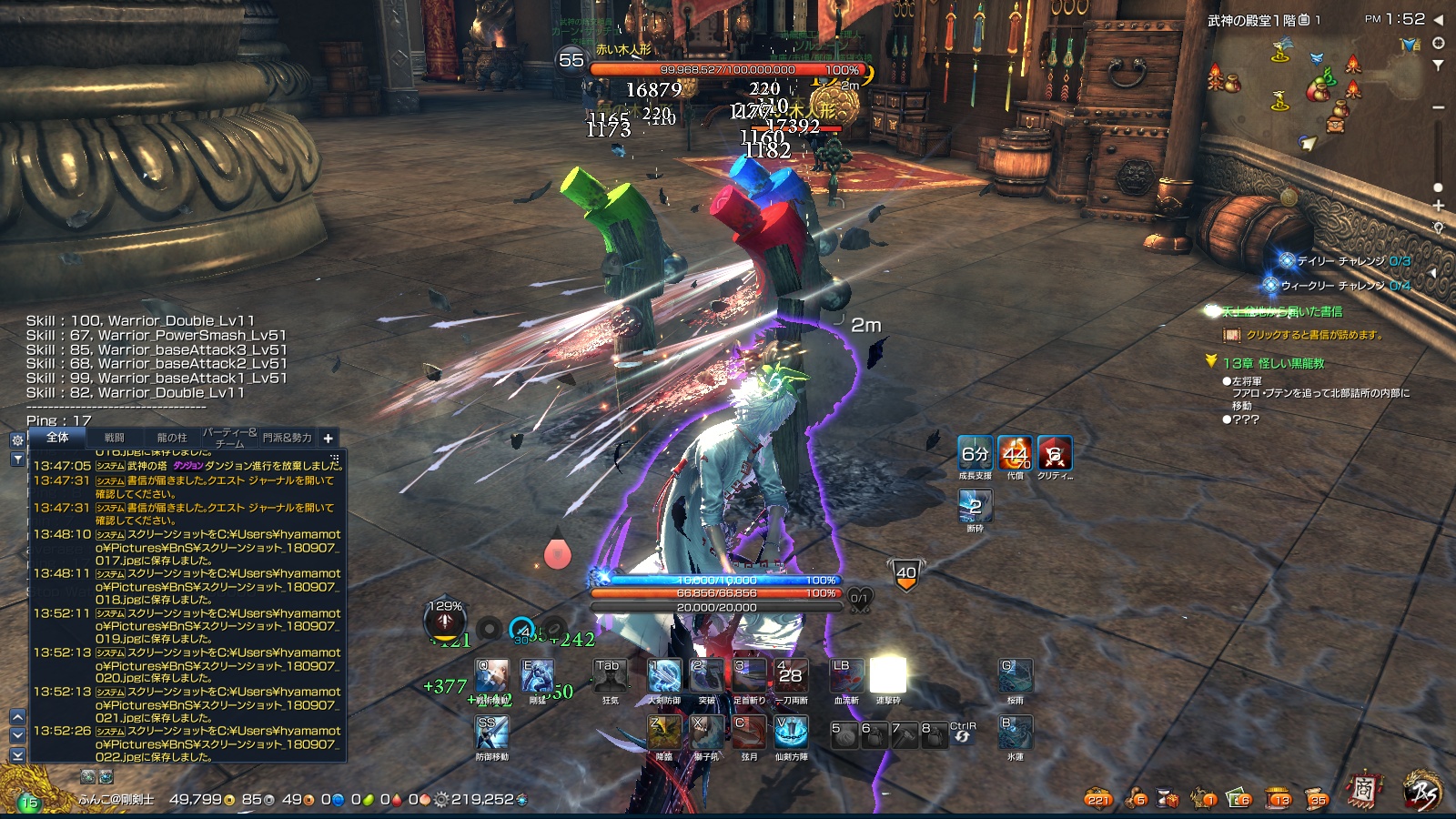Trigger the 一刀両断 skill on cooldown
The height and width of the screenshot is (819, 1456).
click(791, 676)
